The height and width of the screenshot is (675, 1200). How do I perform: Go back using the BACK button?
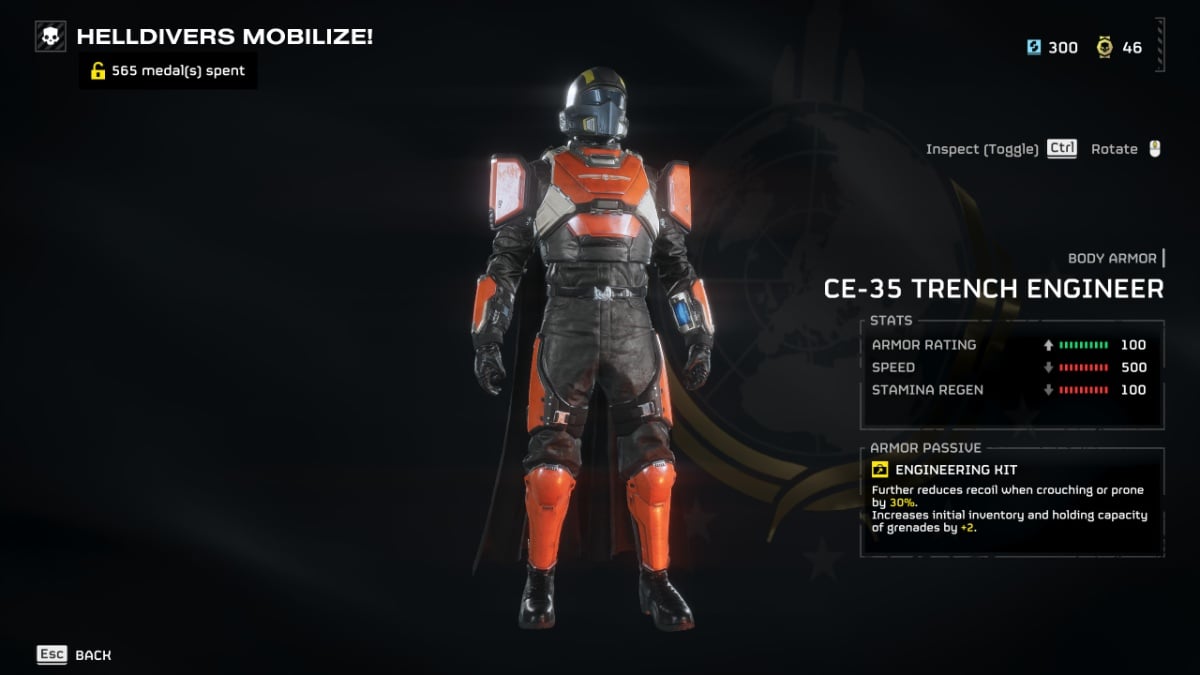[75, 655]
